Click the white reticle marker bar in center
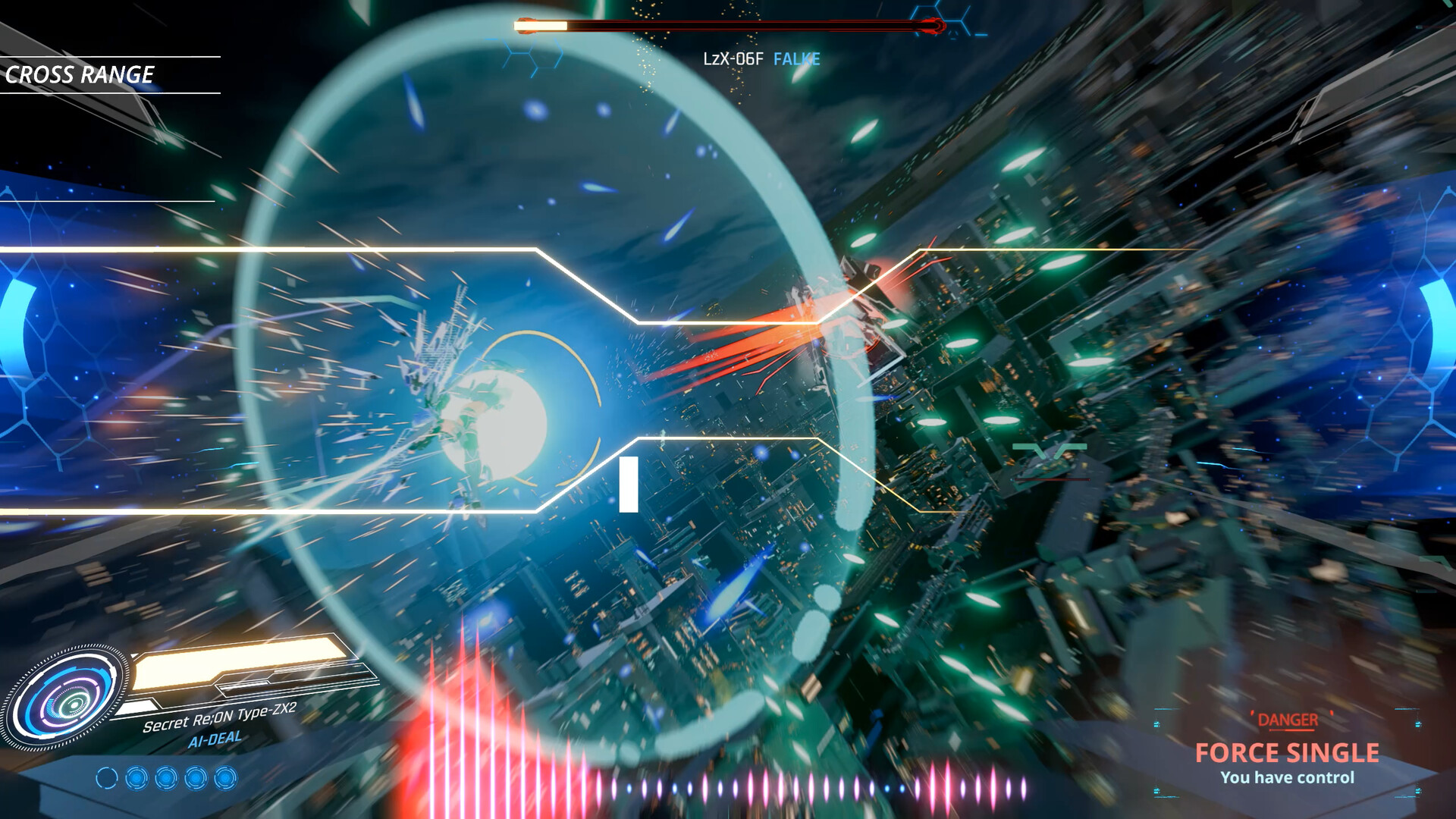Image resolution: width=1456 pixels, height=819 pixels. (x=628, y=485)
